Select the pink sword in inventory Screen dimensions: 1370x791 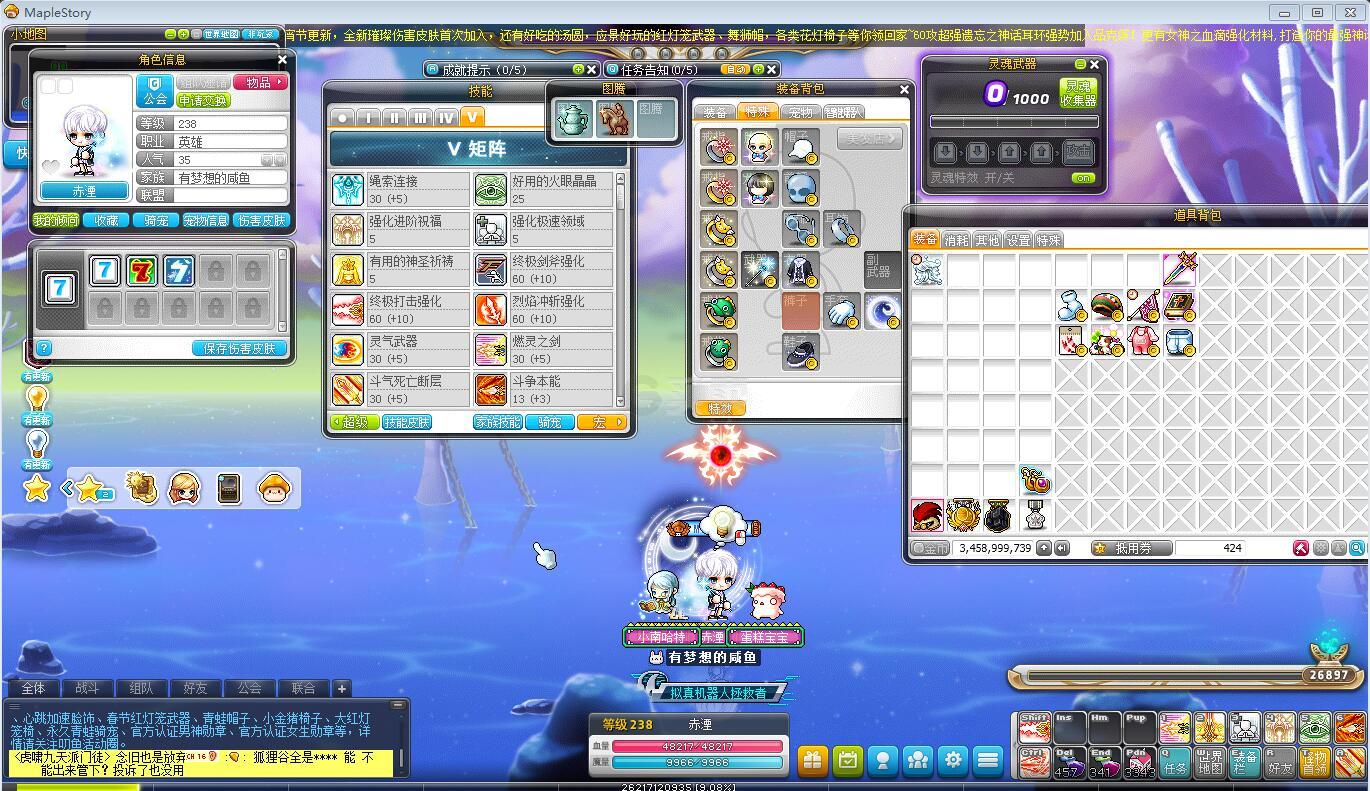click(1179, 269)
